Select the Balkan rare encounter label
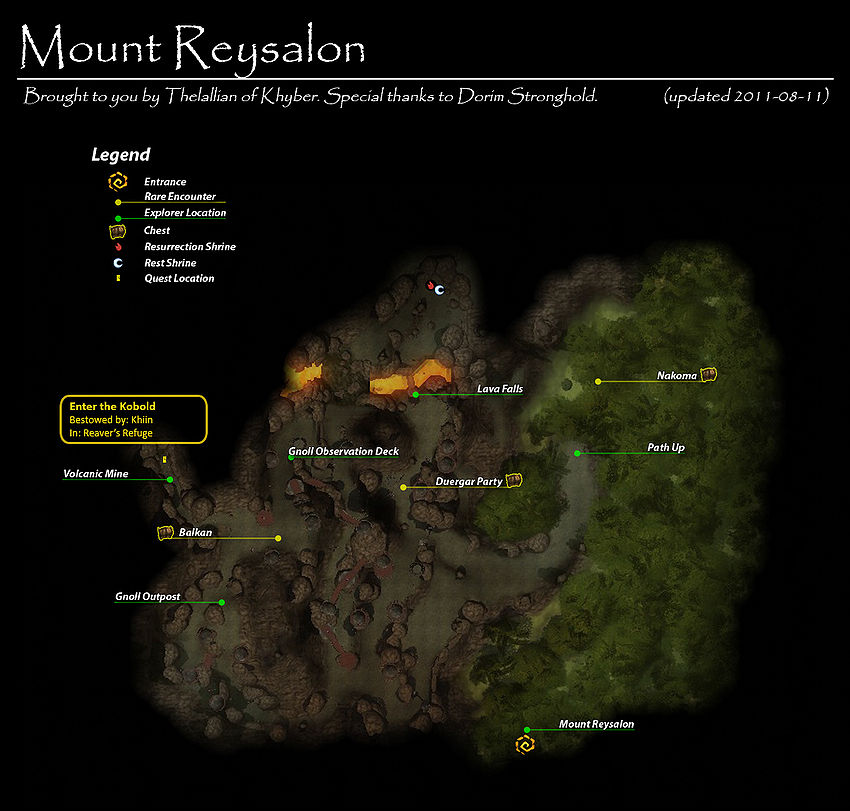The image size is (850, 811). click(x=195, y=533)
